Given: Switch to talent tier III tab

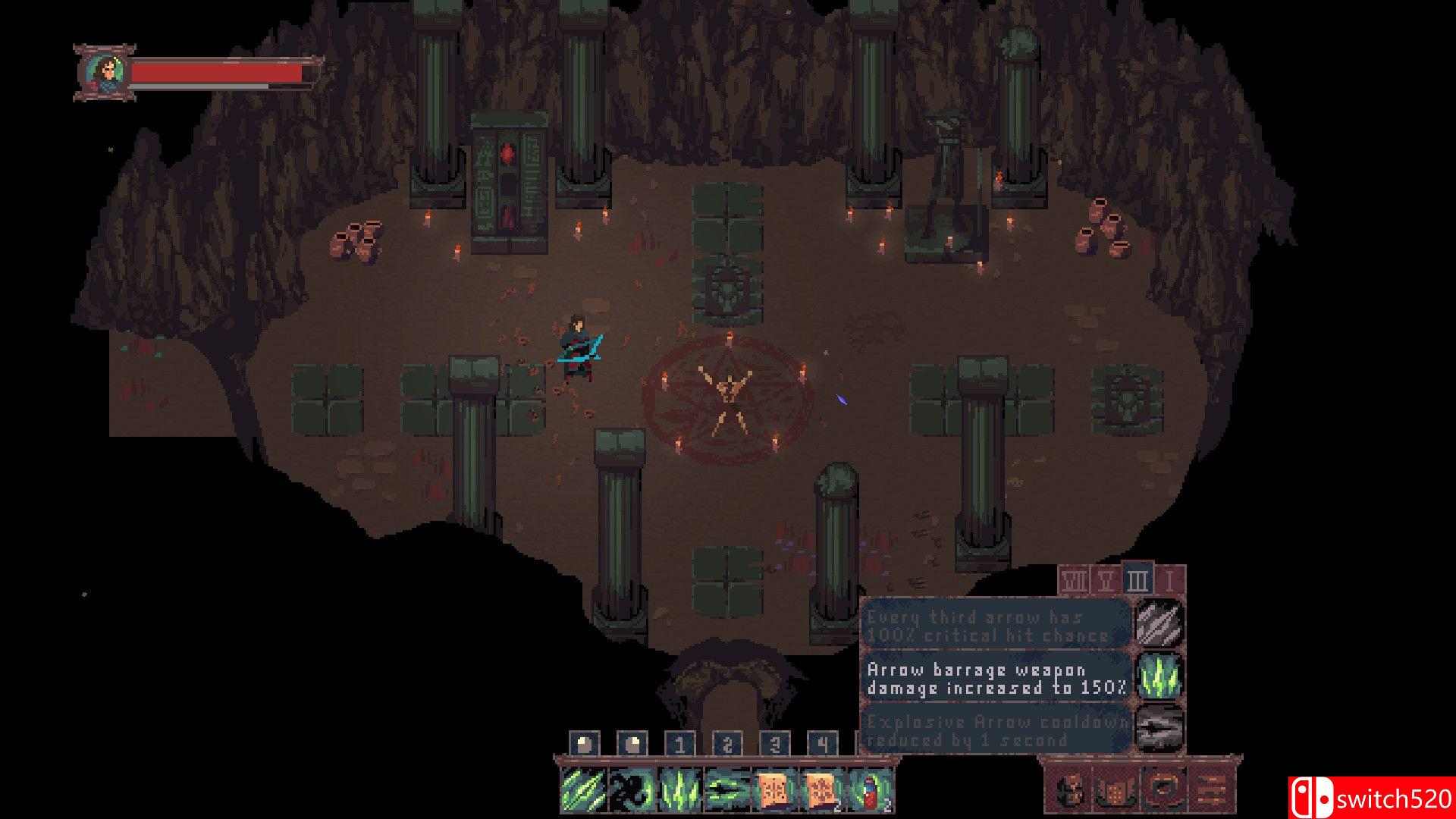Looking at the screenshot, I should 1137,581.
